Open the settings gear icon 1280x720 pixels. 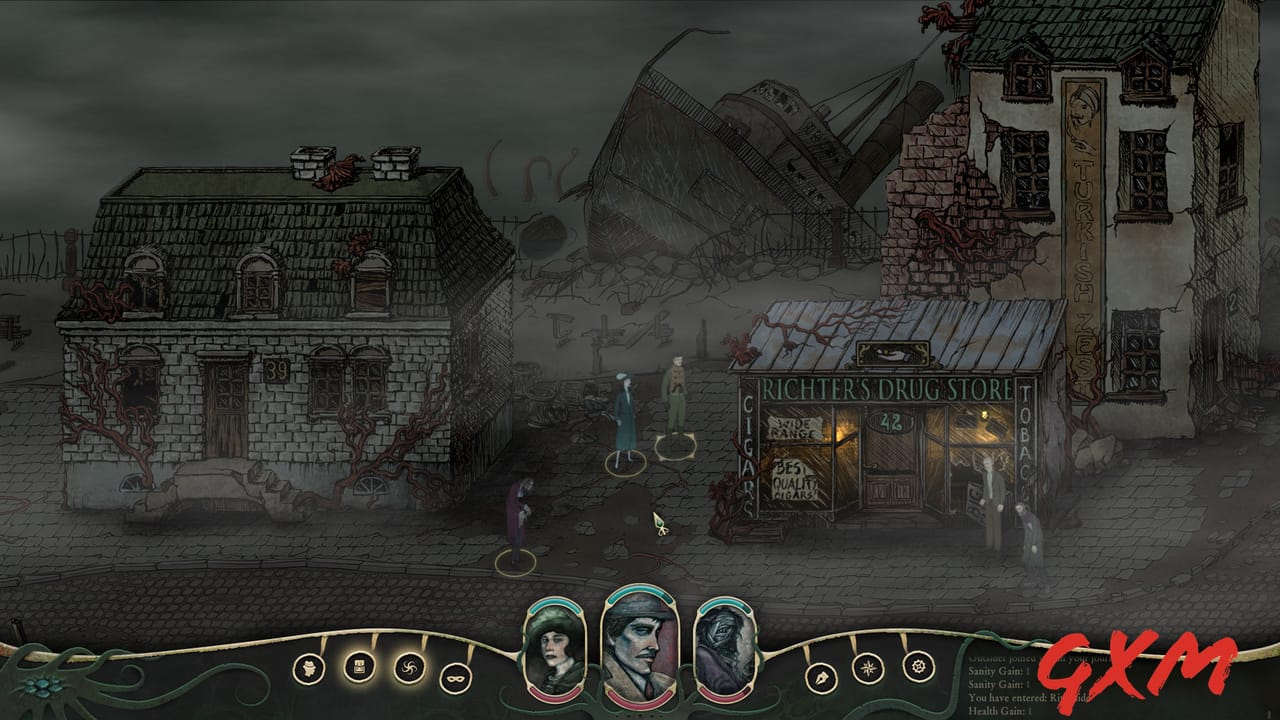point(918,666)
